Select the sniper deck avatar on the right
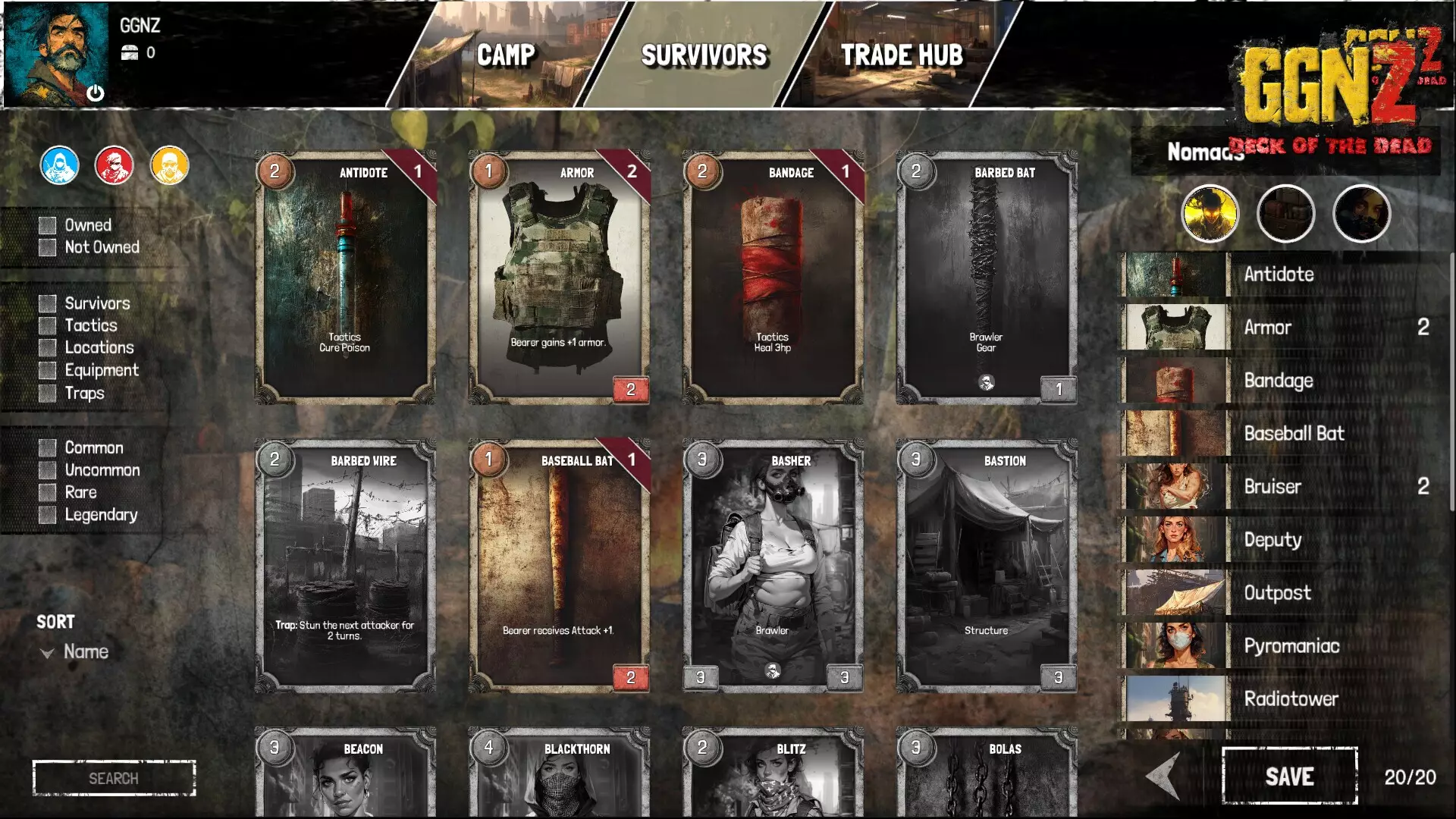This screenshot has width=1456, height=819. pos(1361,214)
